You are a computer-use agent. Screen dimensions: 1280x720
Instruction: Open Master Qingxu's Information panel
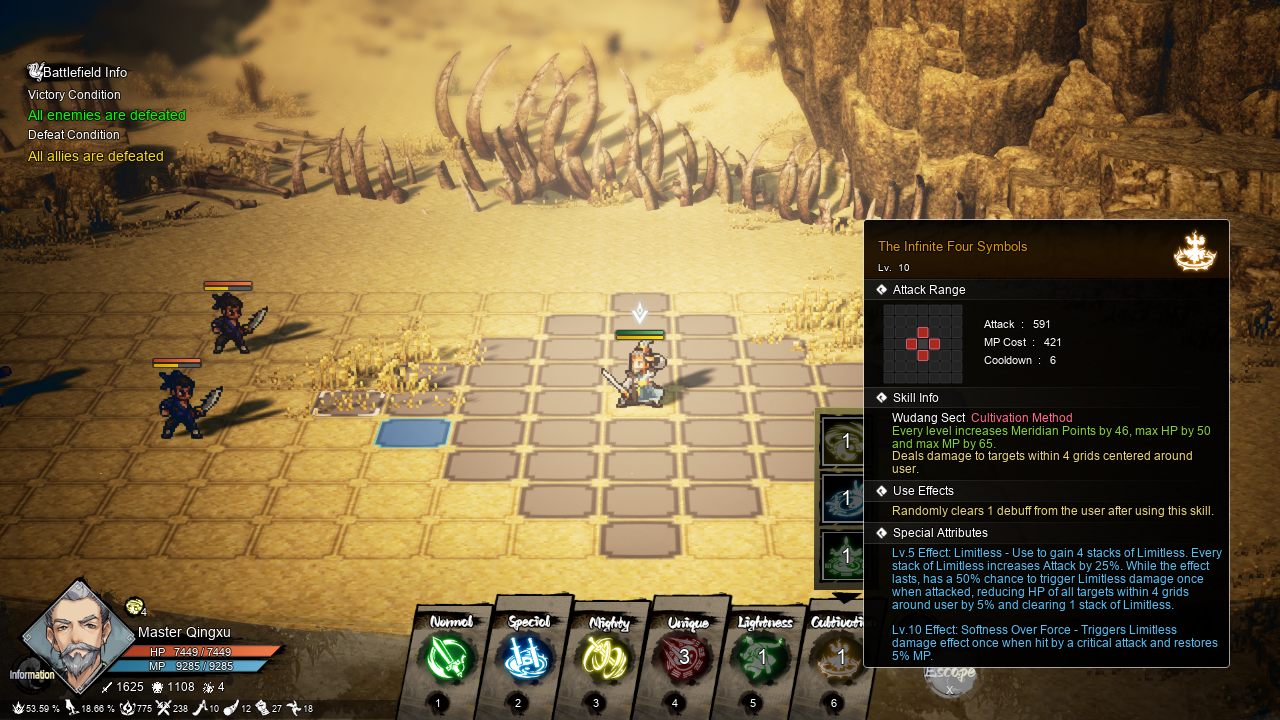pos(30,674)
